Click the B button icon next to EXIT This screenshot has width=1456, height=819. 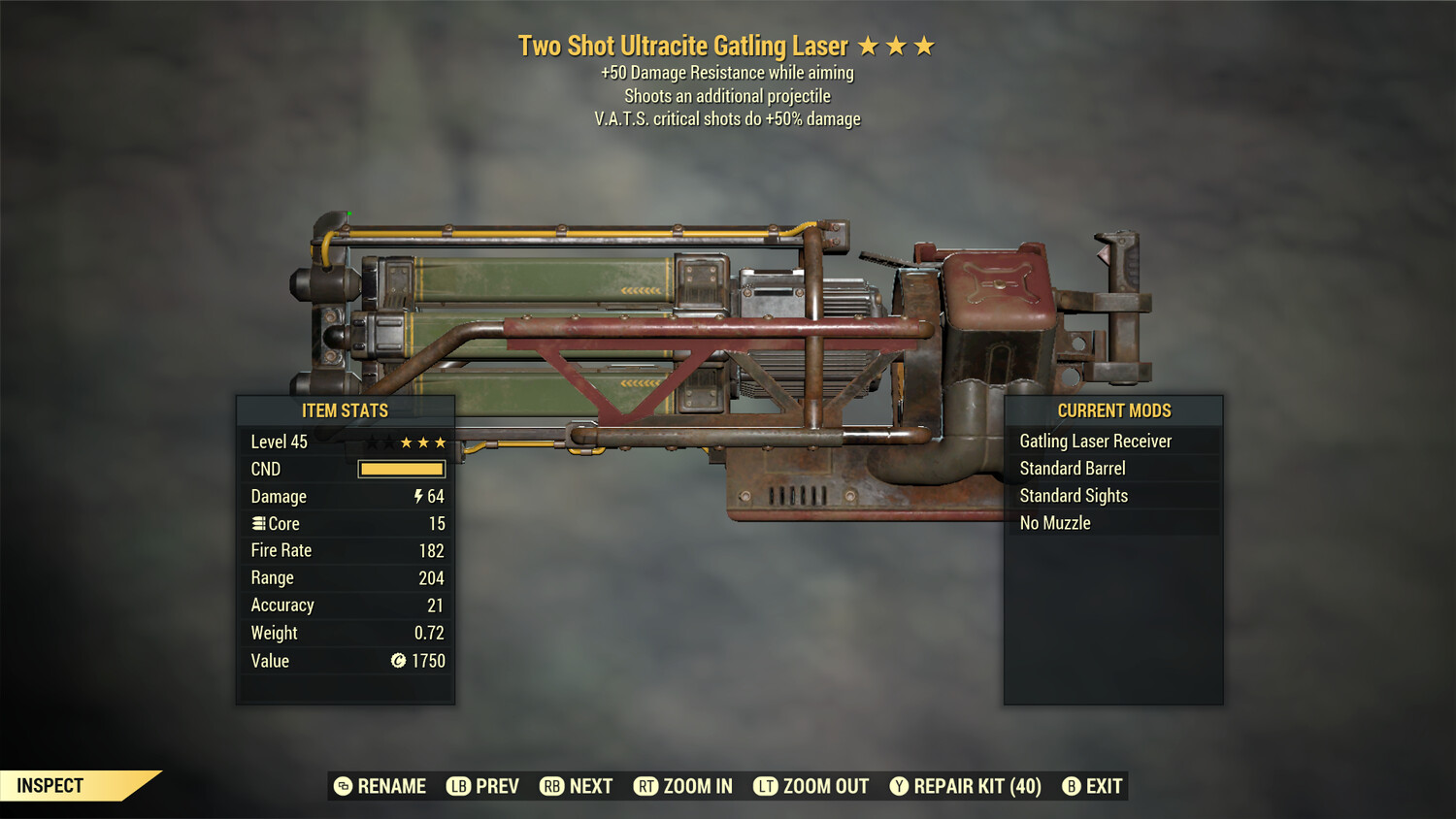point(1072,786)
